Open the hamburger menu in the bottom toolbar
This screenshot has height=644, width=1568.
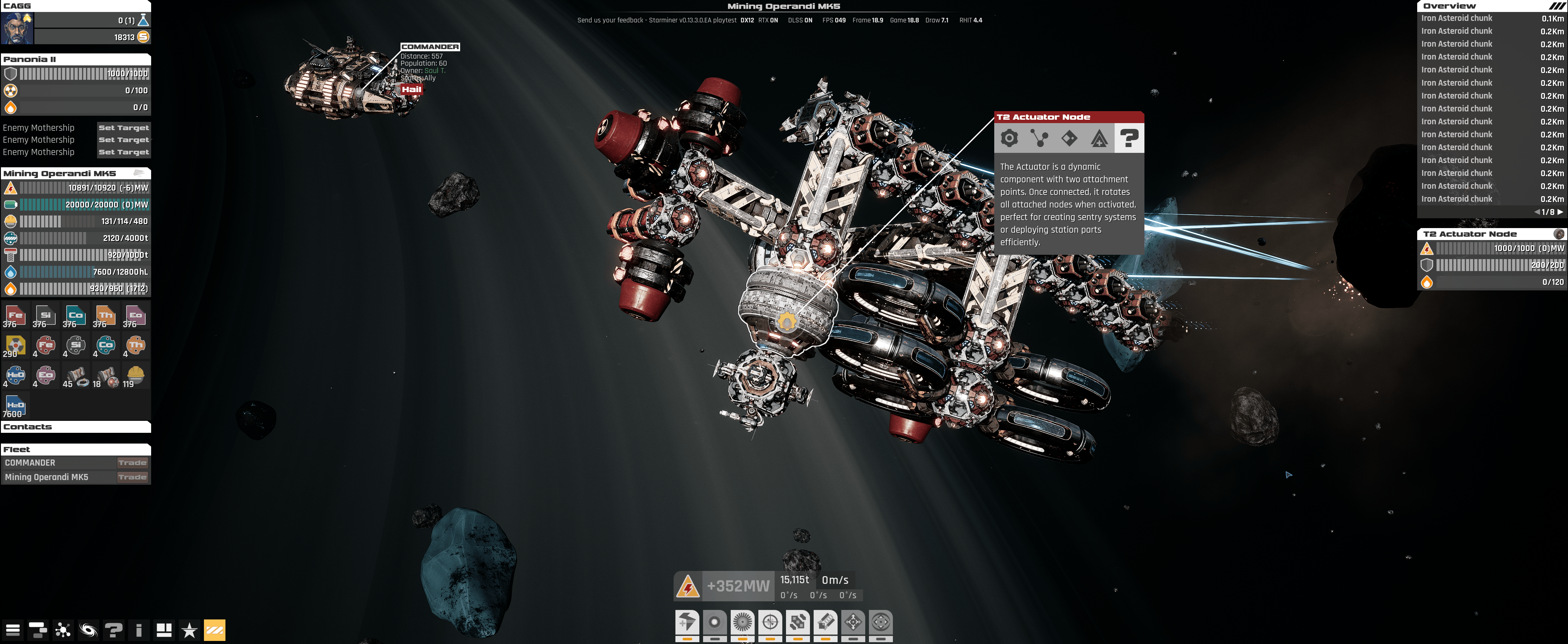pos(13,630)
